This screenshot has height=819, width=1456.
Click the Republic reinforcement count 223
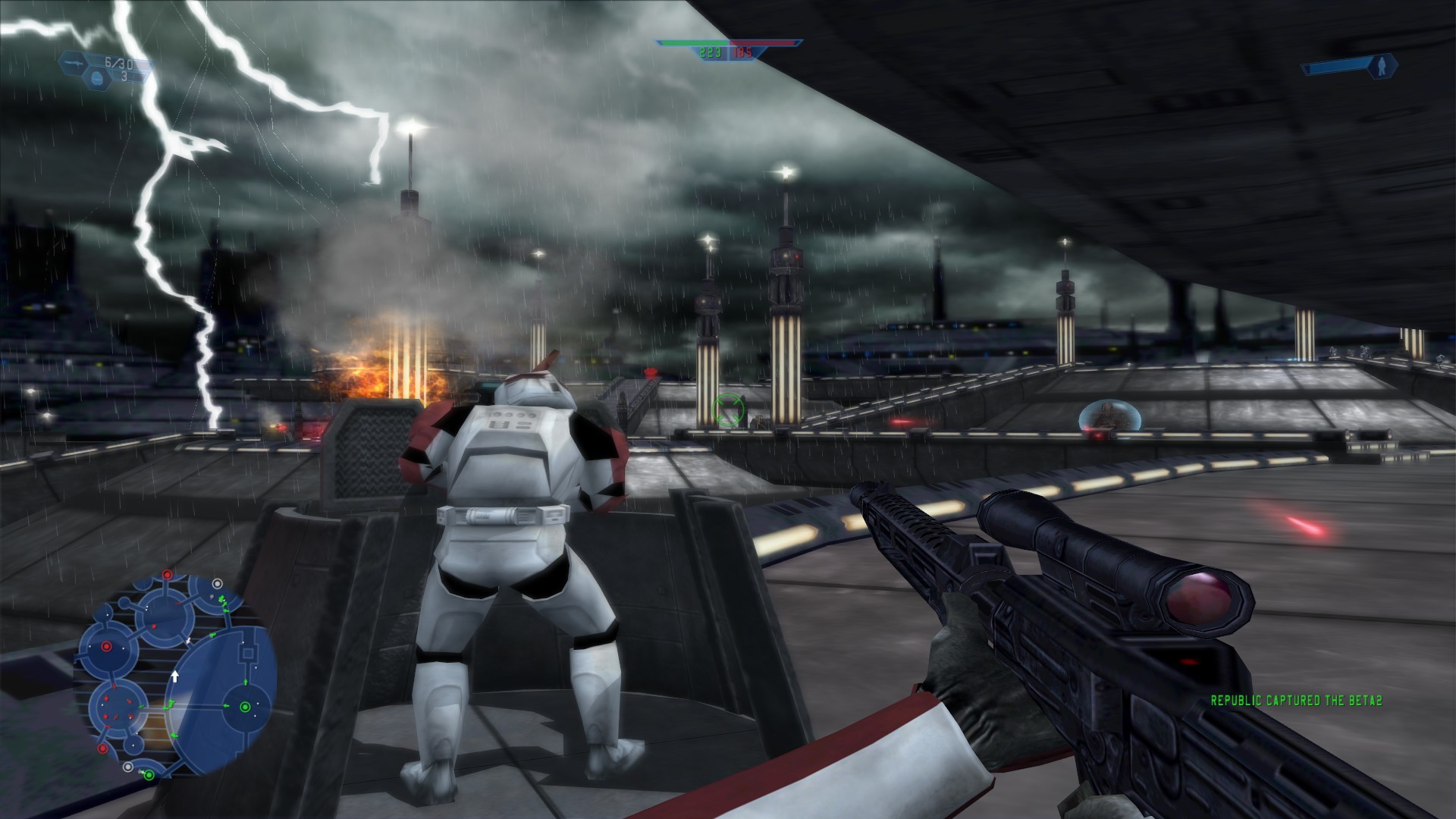pos(711,52)
